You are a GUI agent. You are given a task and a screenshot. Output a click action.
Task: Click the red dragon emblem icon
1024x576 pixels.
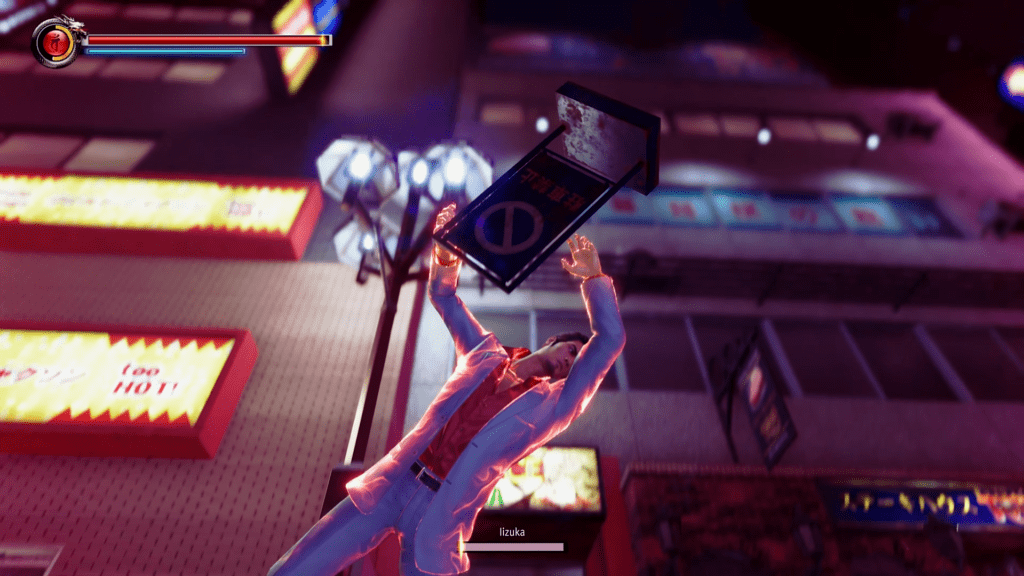(x=56, y=42)
